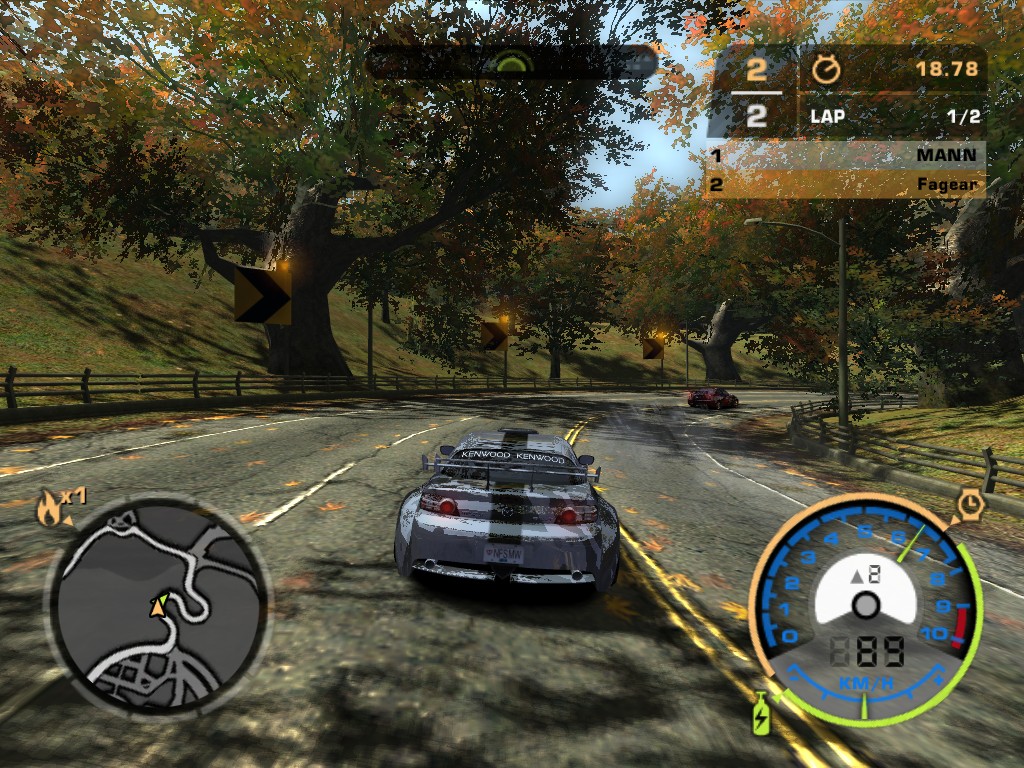Select Fagear's row in the race standings
The height and width of the screenshot is (768, 1024).
click(x=845, y=185)
